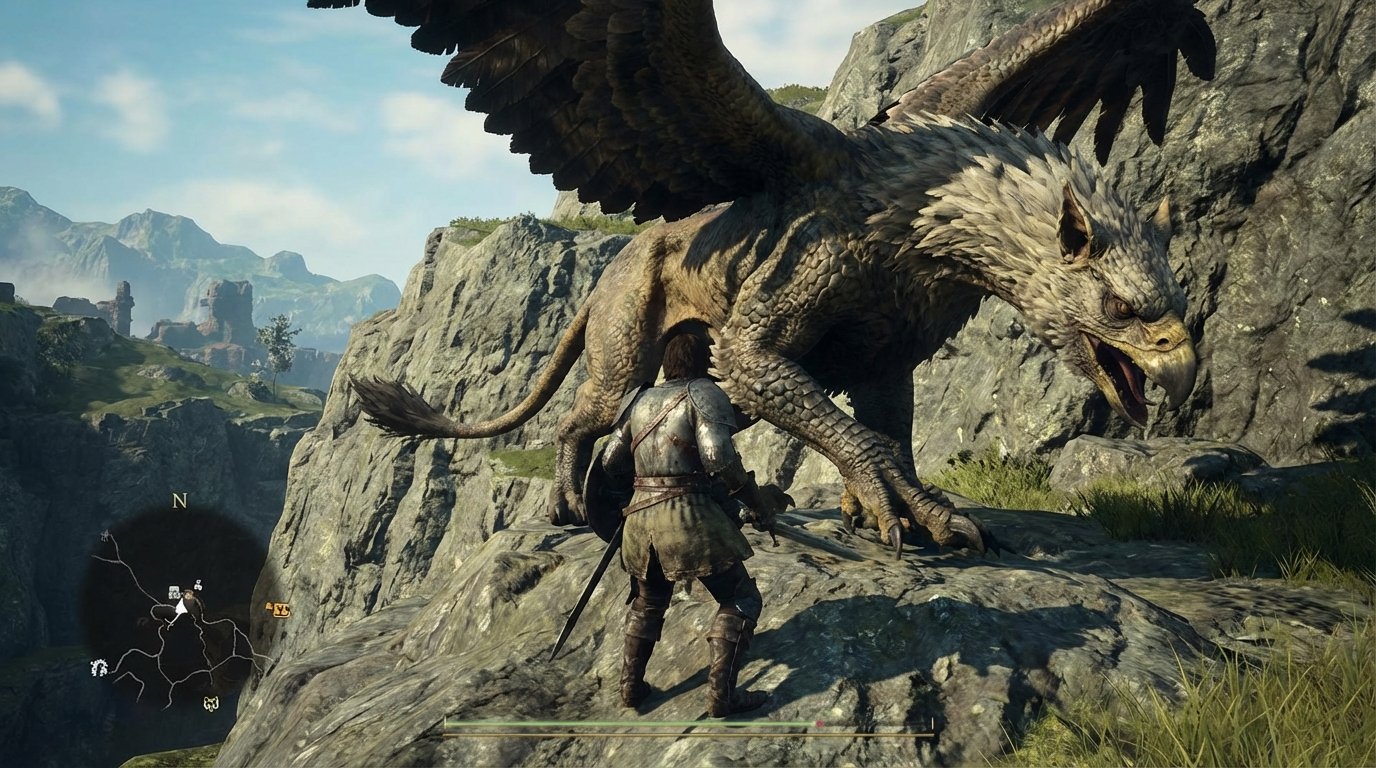Click the orange quest marker at the minimap's right edge

pyautogui.click(x=281, y=609)
